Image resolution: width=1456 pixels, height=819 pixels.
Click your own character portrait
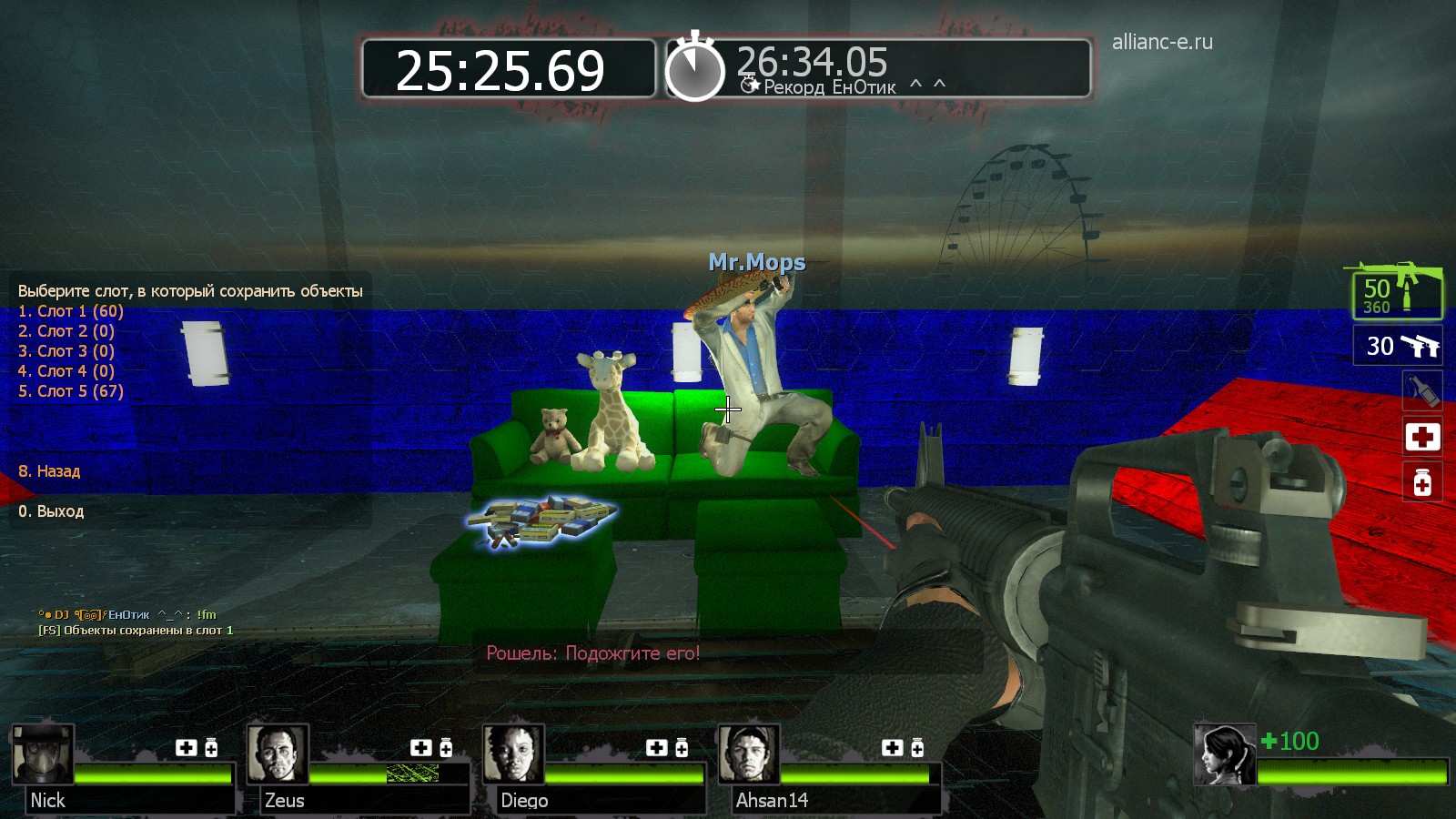pyautogui.click(x=1225, y=754)
